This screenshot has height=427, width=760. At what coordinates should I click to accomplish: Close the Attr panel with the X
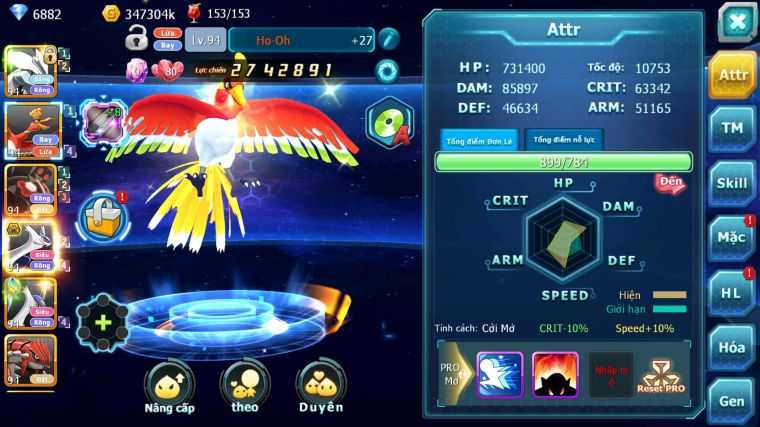(x=736, y=21)
